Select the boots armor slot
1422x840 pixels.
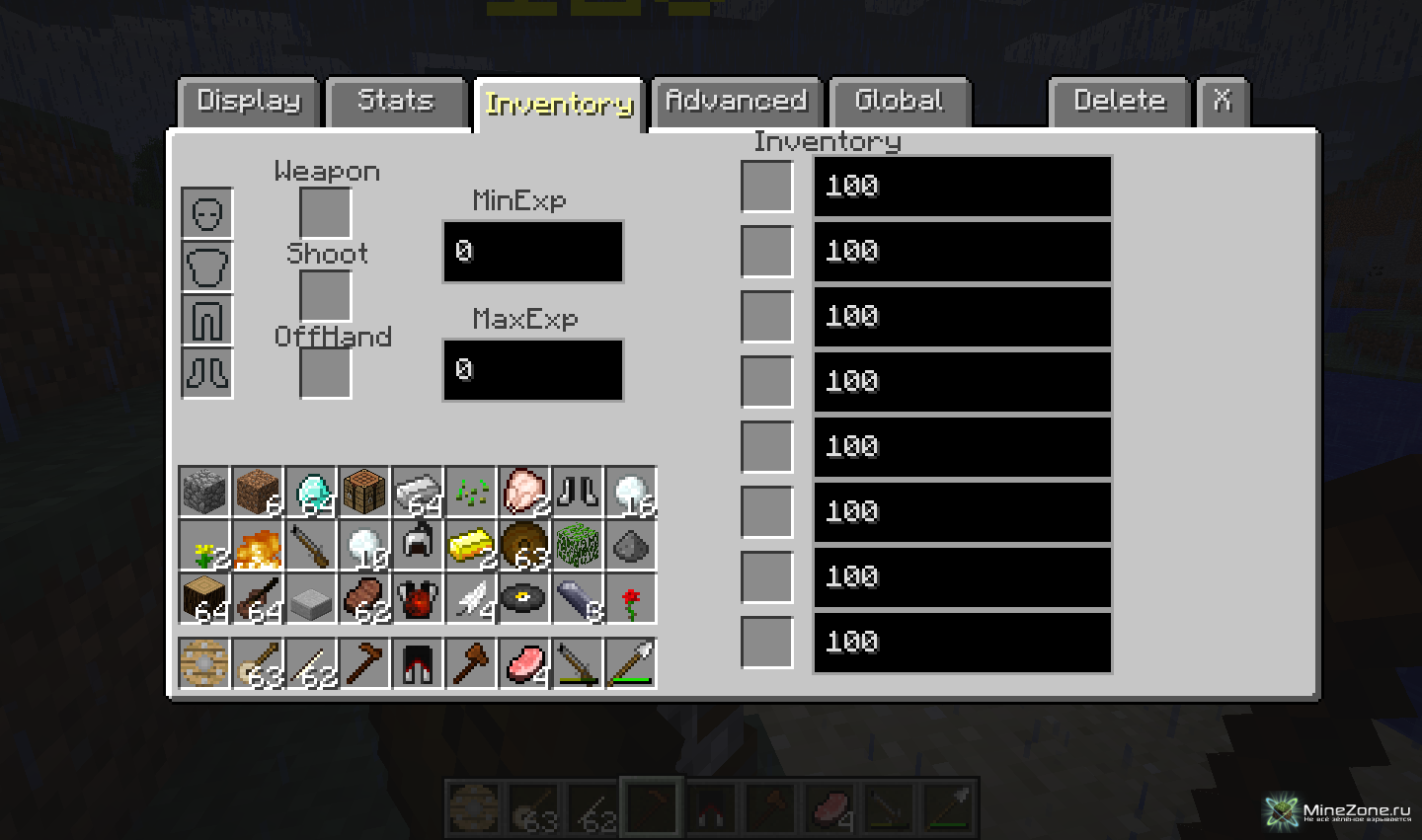pyautogui.click(x=207, y=373)
